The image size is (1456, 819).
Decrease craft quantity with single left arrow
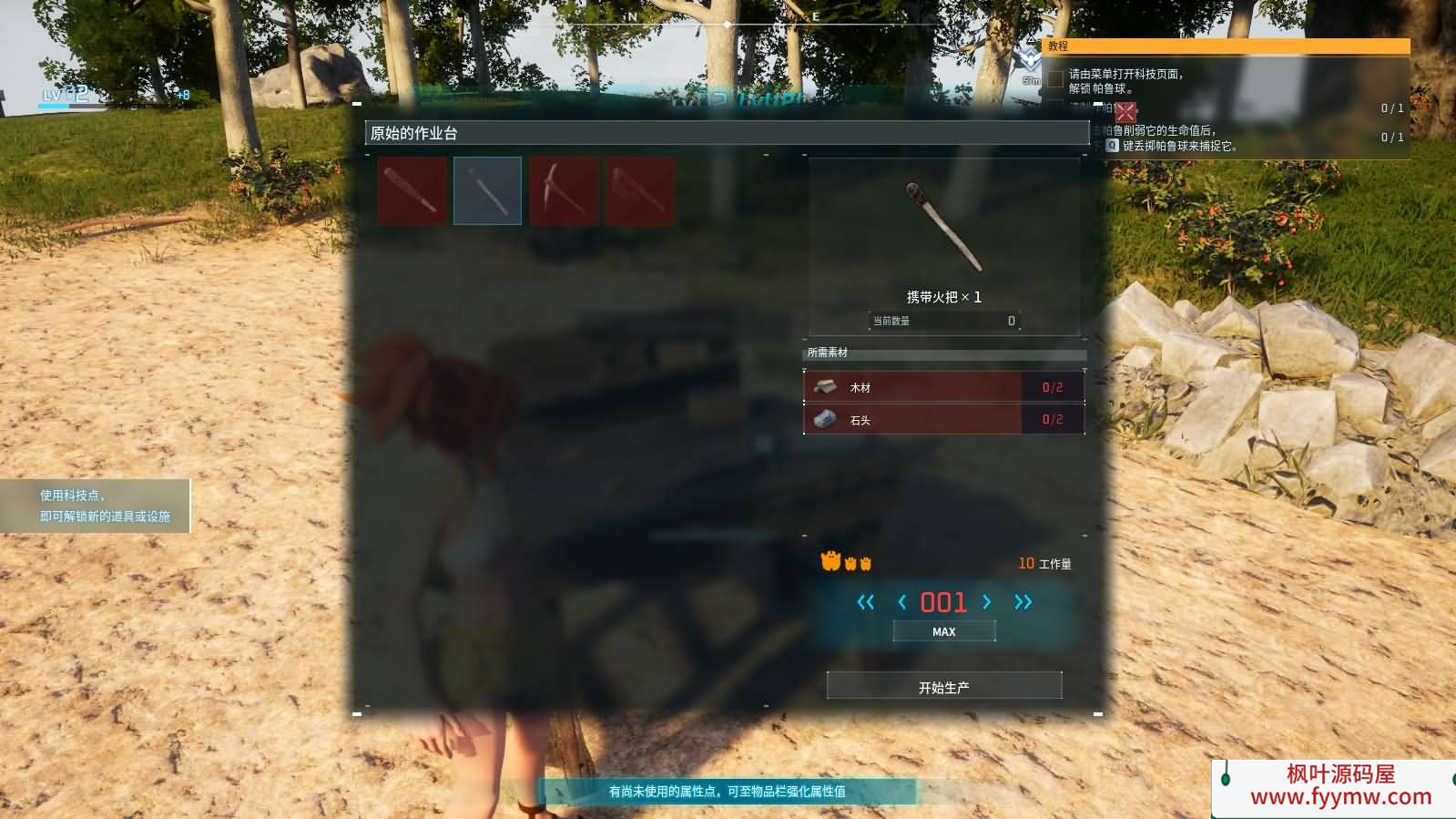901,602
